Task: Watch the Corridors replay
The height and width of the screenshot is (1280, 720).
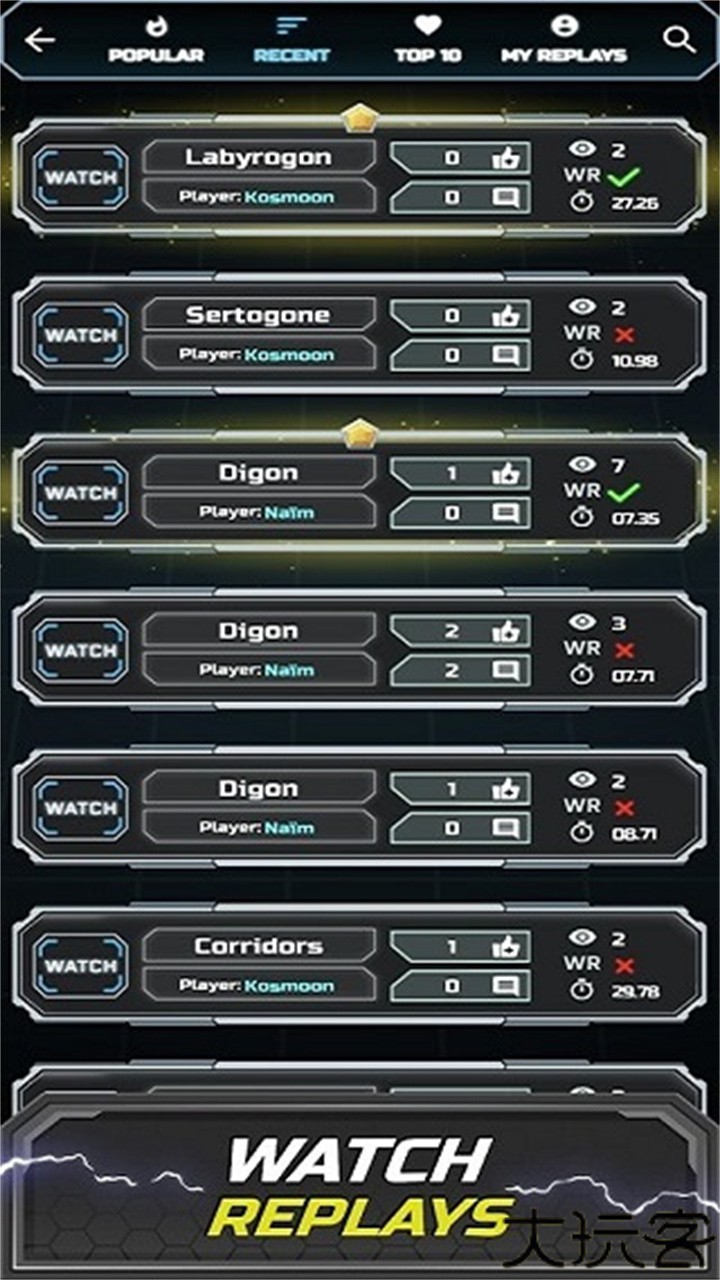Action: (x=81, y=966)
